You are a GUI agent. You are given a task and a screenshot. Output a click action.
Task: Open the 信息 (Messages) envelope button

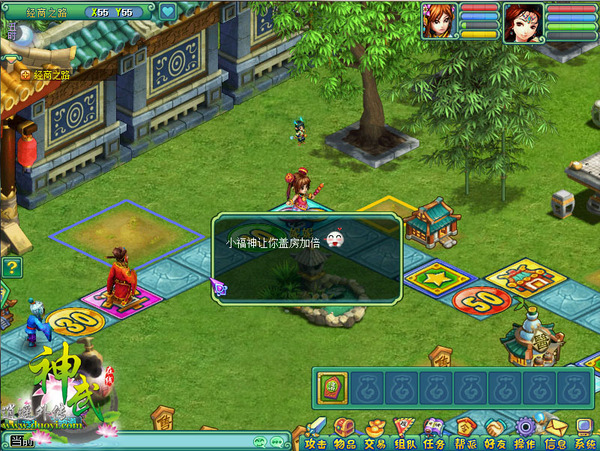pyautogui.click(x=555, y=430)
